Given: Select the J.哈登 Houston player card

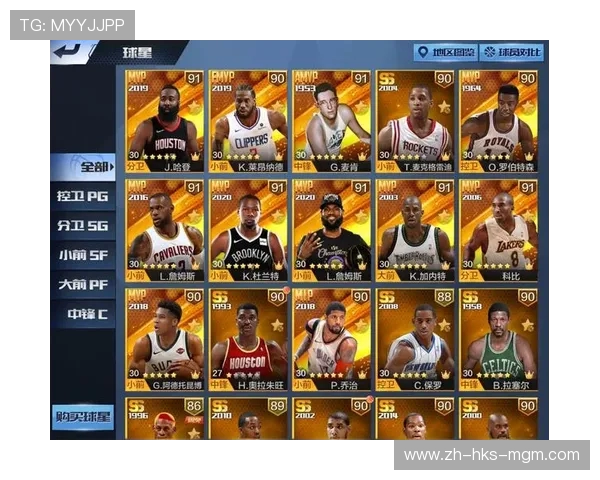Looking at the screenshot, I should 163,120.
